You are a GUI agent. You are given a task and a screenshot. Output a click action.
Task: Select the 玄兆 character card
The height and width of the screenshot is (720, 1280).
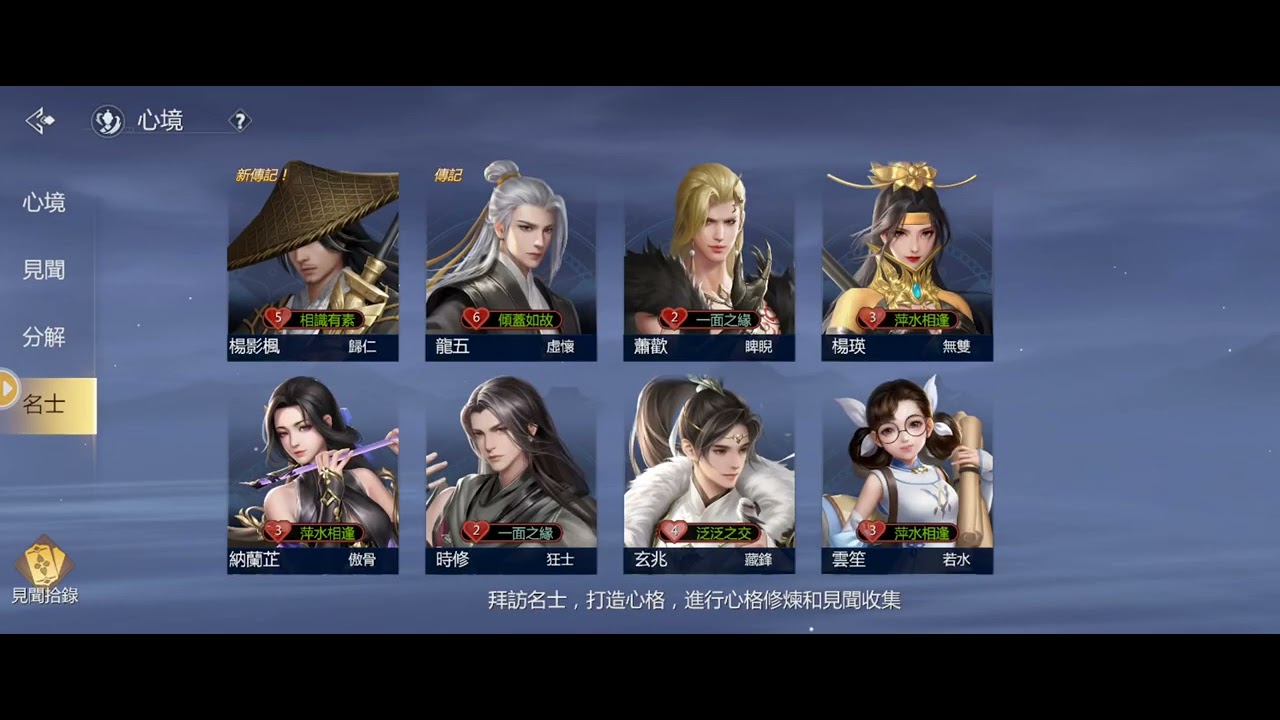click(709, 475)
